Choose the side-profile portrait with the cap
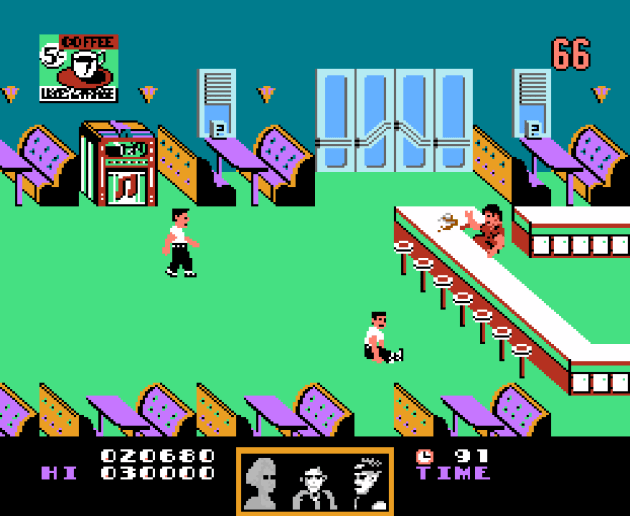Image resolution: width=630 pixels, height=516 pixels. coord(366,482)
